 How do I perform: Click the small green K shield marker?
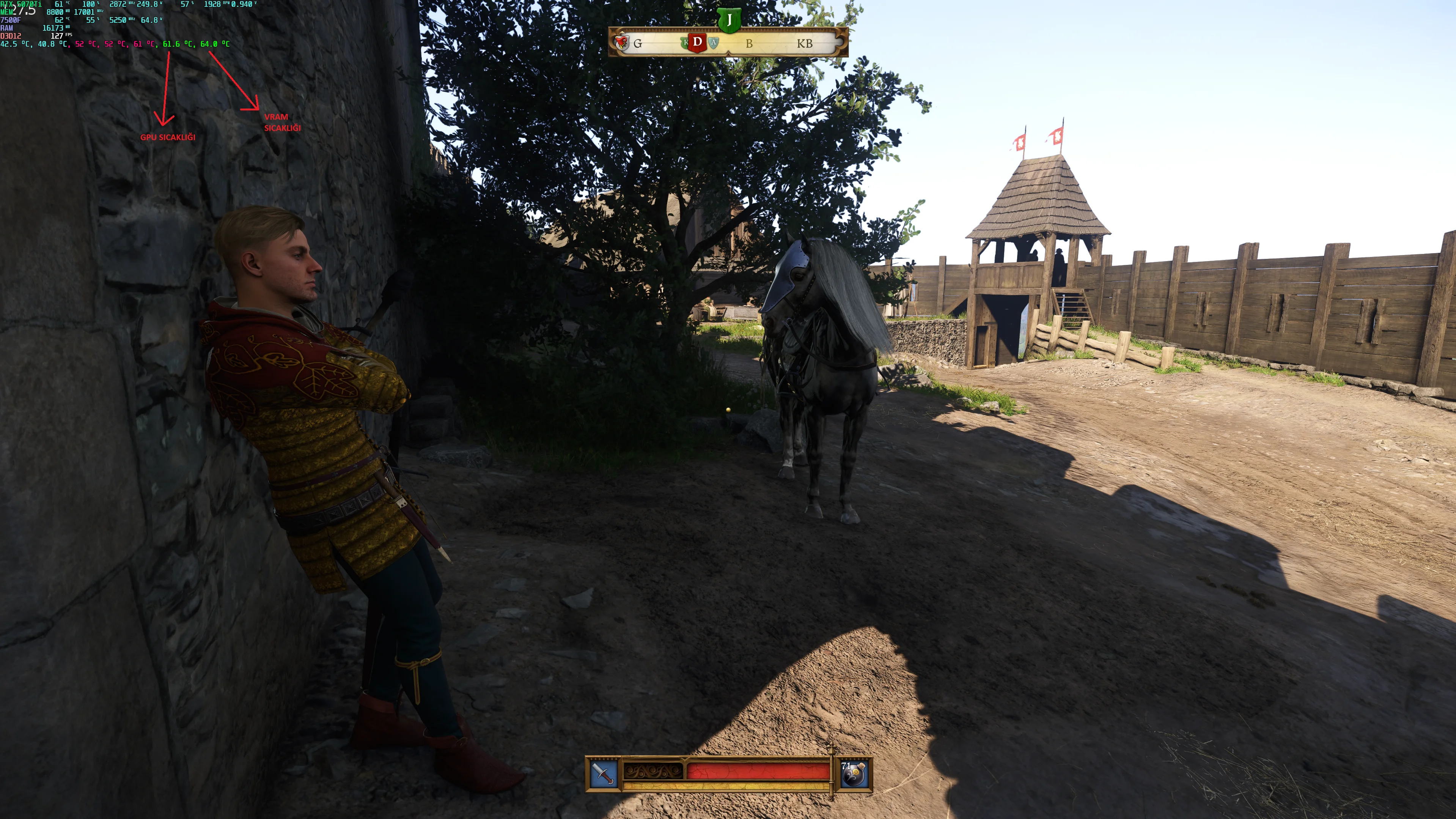pos(685,43)
